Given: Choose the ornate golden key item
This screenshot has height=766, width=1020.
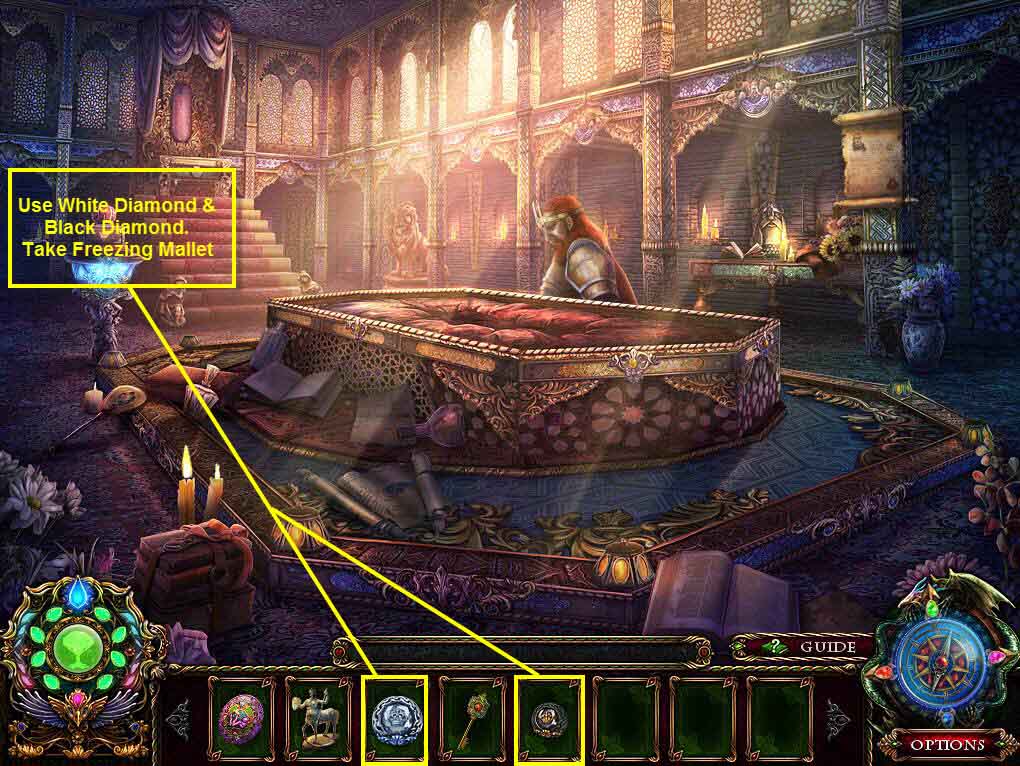Looking at the screenshot, I should (472, 716).
